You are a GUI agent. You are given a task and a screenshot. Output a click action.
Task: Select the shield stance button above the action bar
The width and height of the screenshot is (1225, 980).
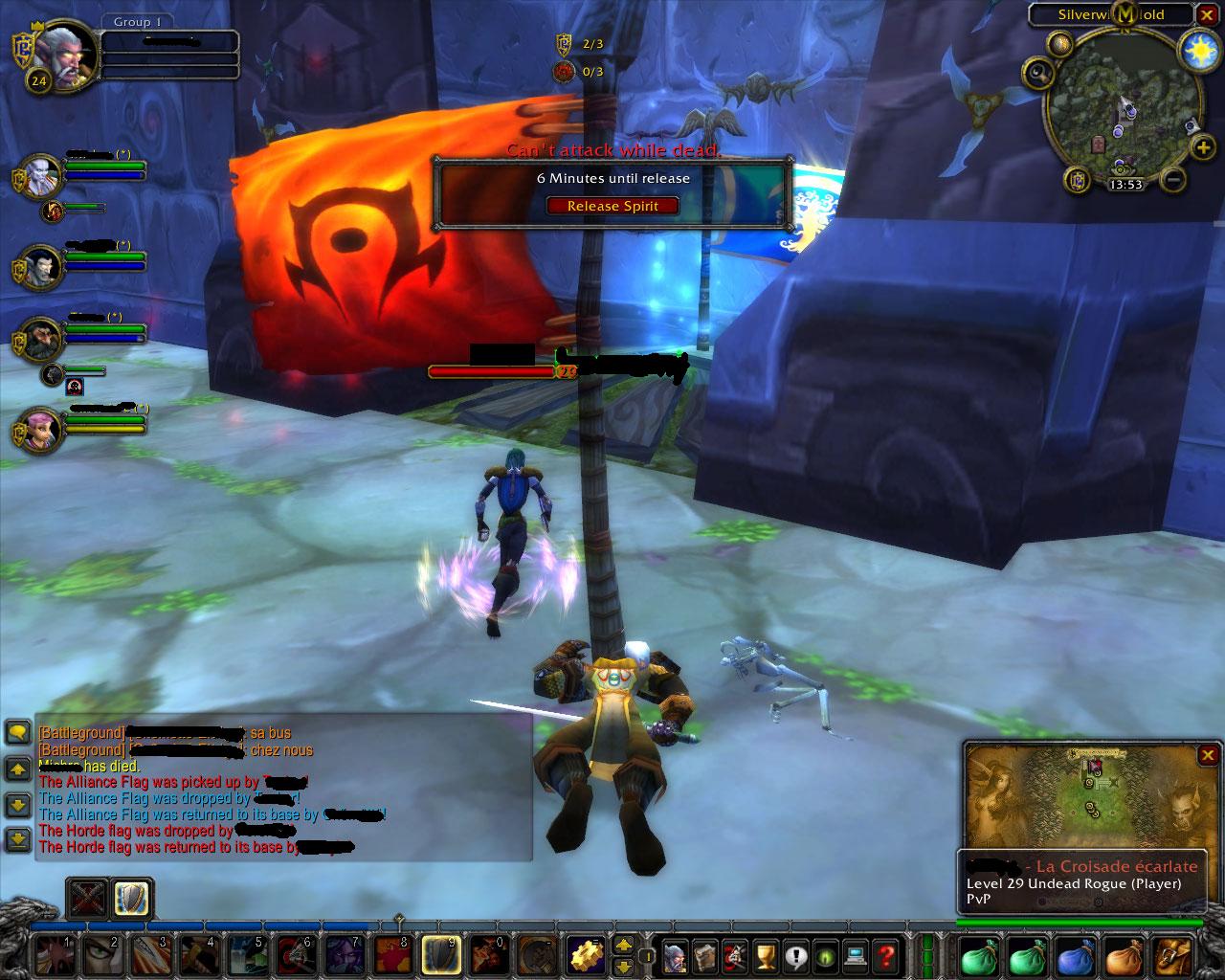click(x=130, y=898)
